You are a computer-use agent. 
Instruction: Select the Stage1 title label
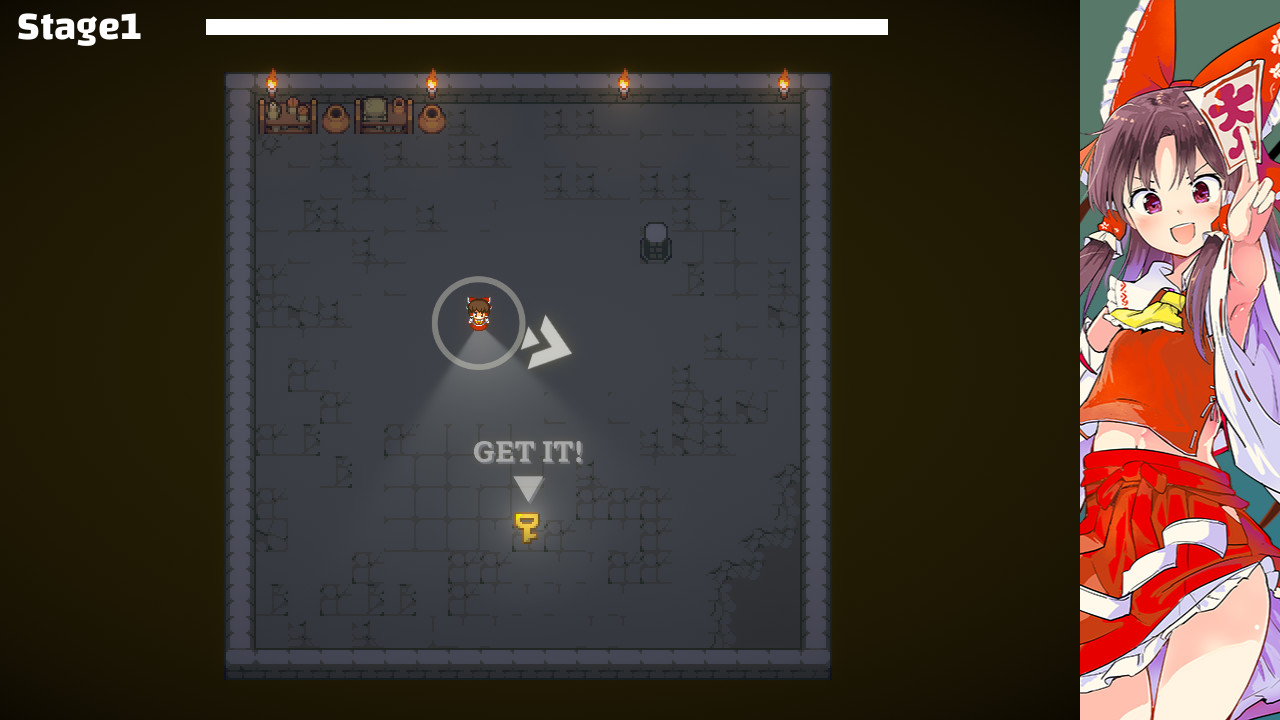click(x=77, y=28)
